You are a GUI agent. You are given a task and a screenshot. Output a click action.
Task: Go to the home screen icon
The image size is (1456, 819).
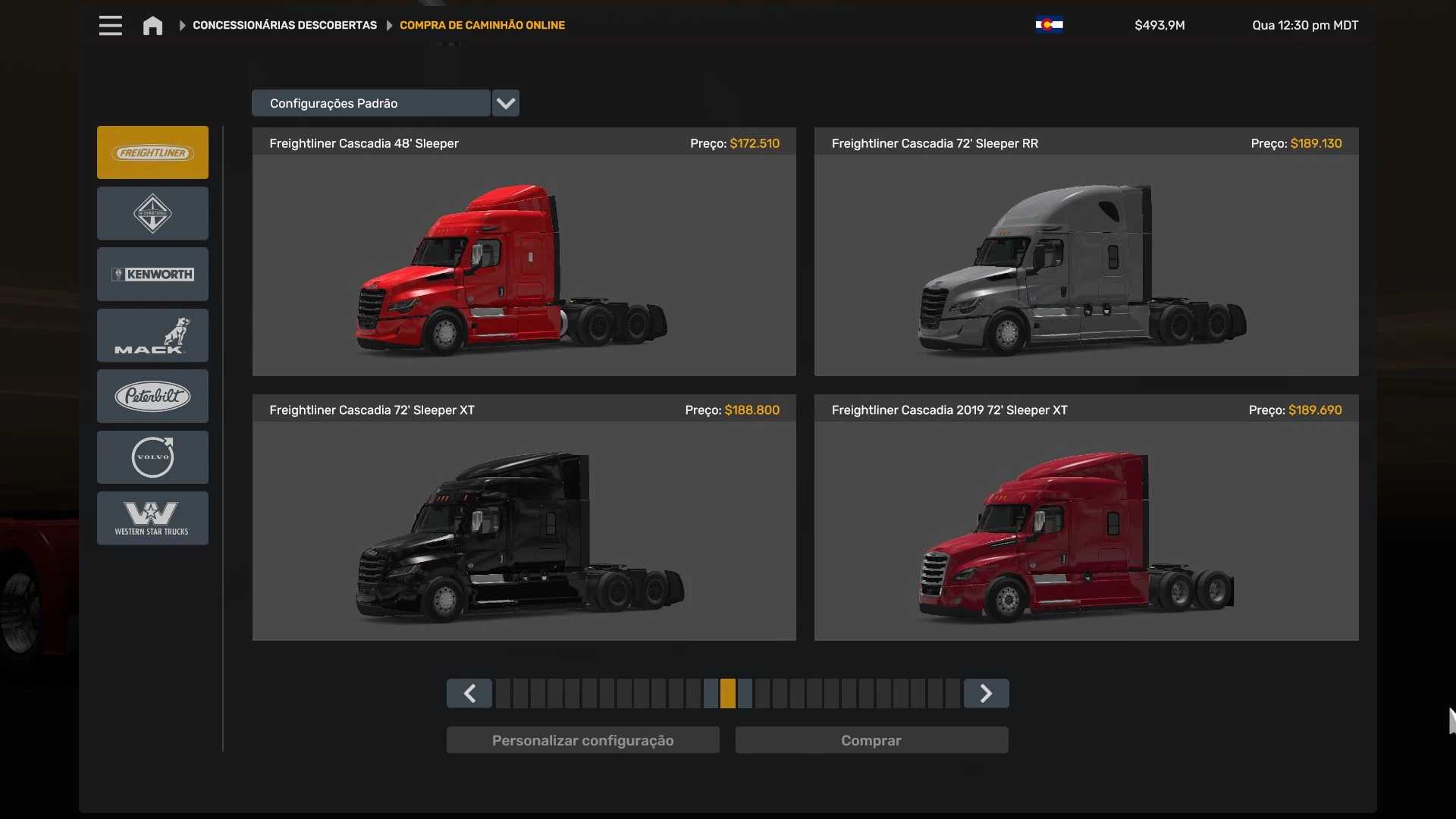[x=152, y=26]
